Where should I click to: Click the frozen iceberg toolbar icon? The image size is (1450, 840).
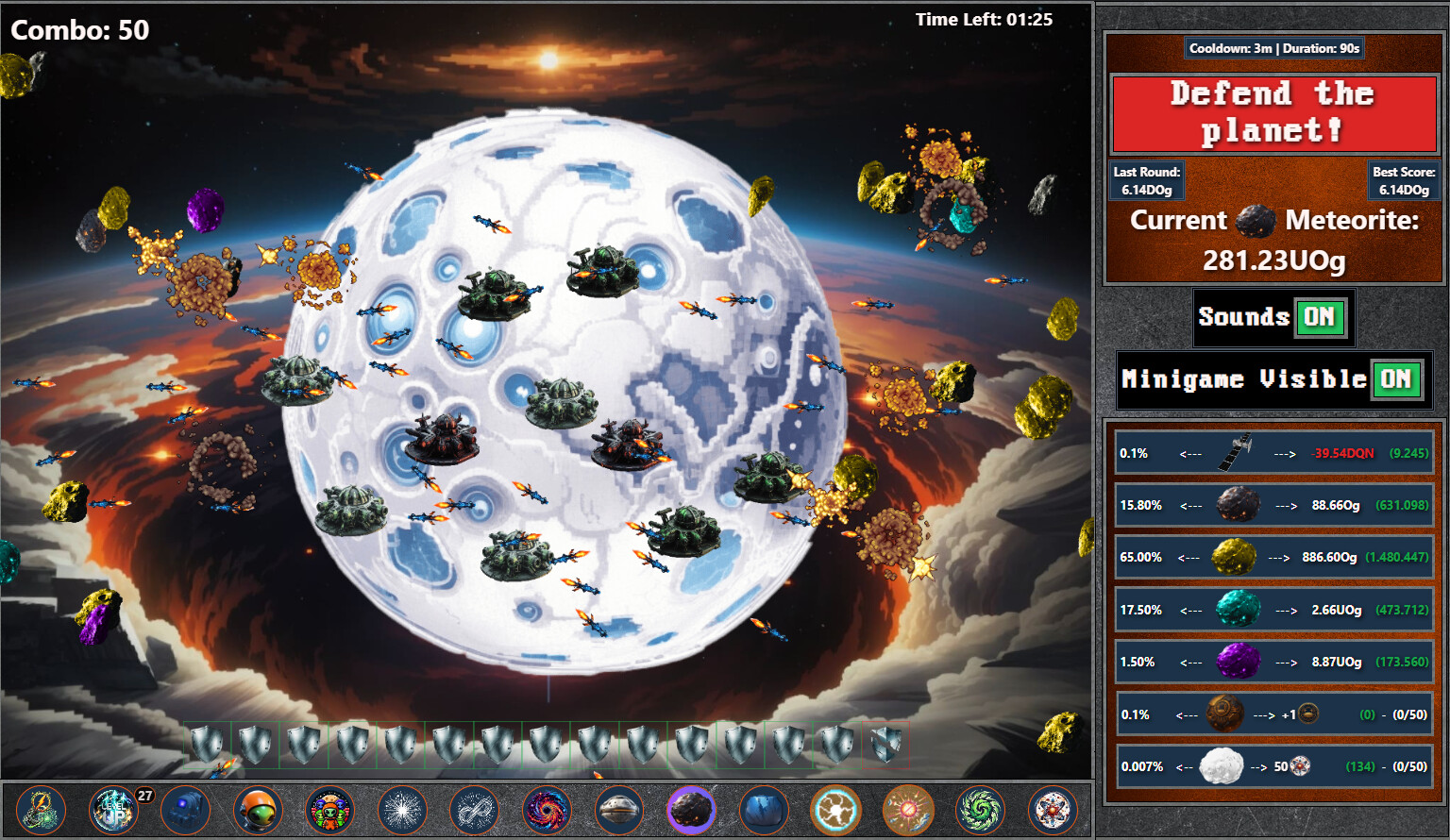764,809
